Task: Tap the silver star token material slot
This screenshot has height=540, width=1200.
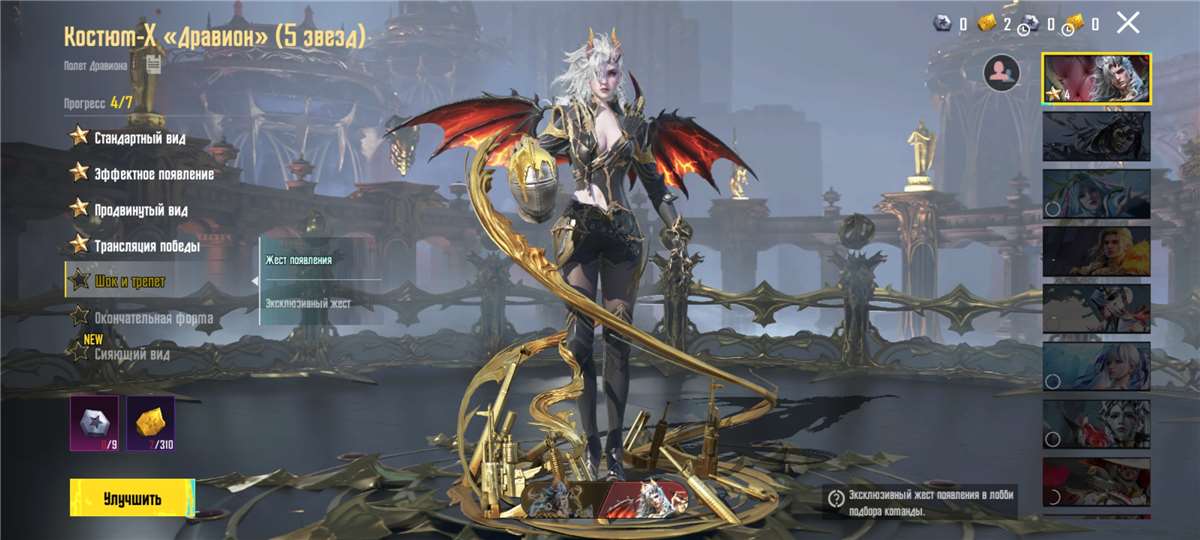Action: [x=94, y=423]
